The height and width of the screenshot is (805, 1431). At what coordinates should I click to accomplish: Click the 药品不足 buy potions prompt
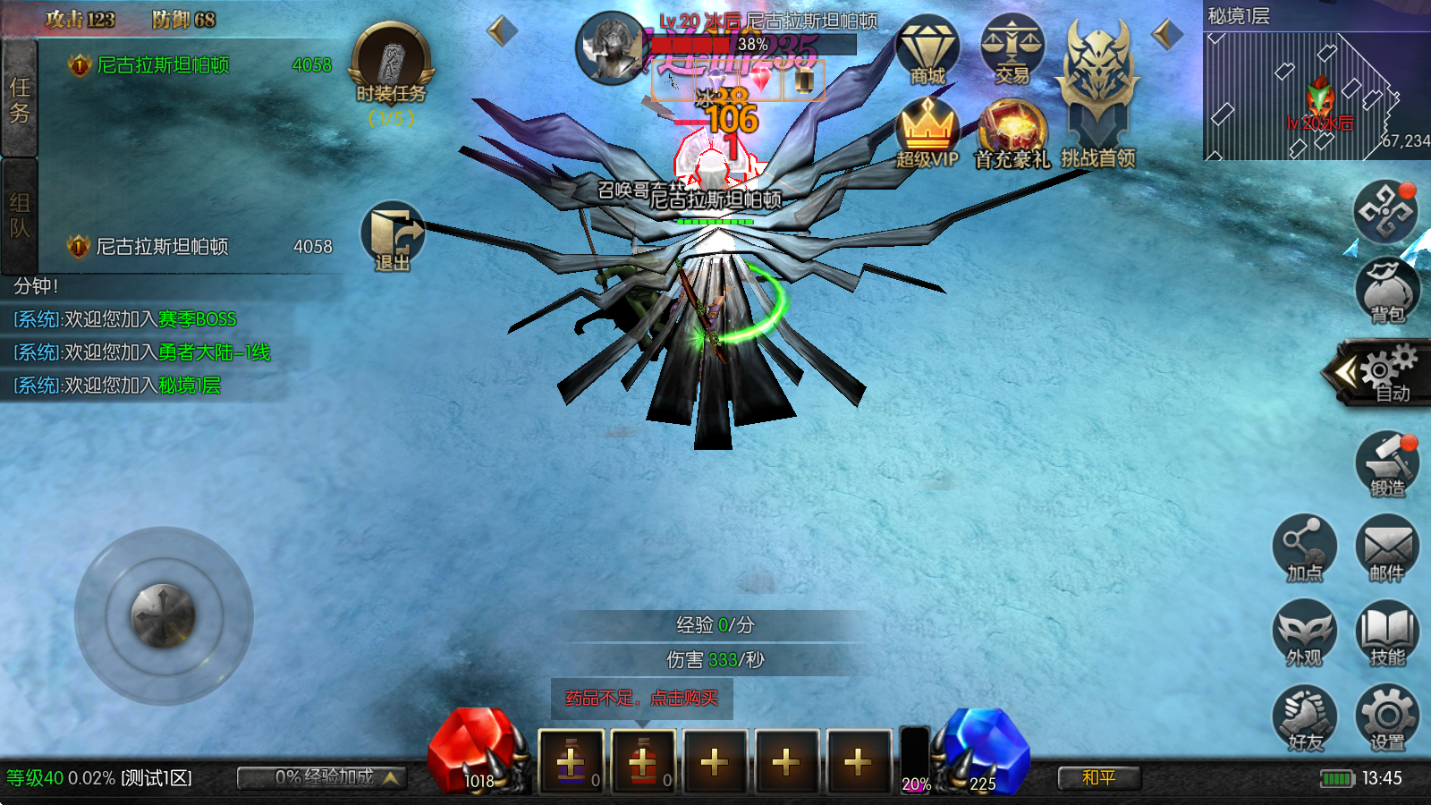coord(641,699)
